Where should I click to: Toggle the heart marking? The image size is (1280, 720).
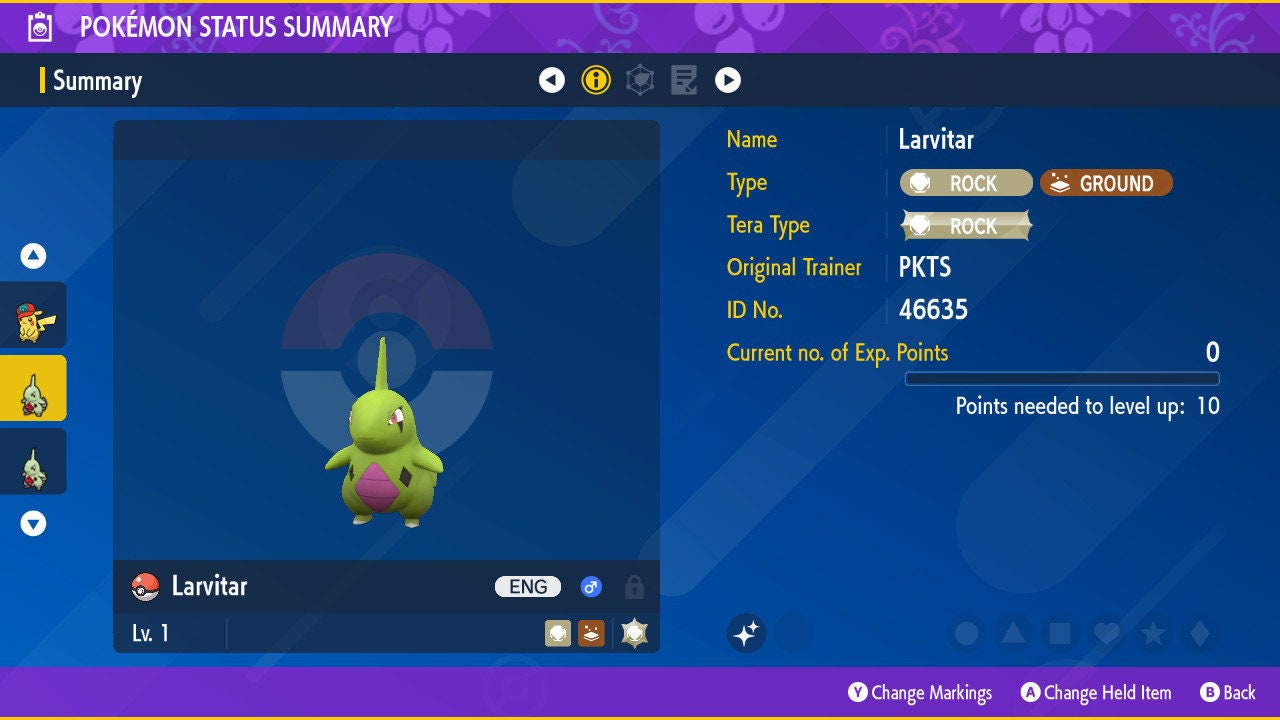[1106, 633]
